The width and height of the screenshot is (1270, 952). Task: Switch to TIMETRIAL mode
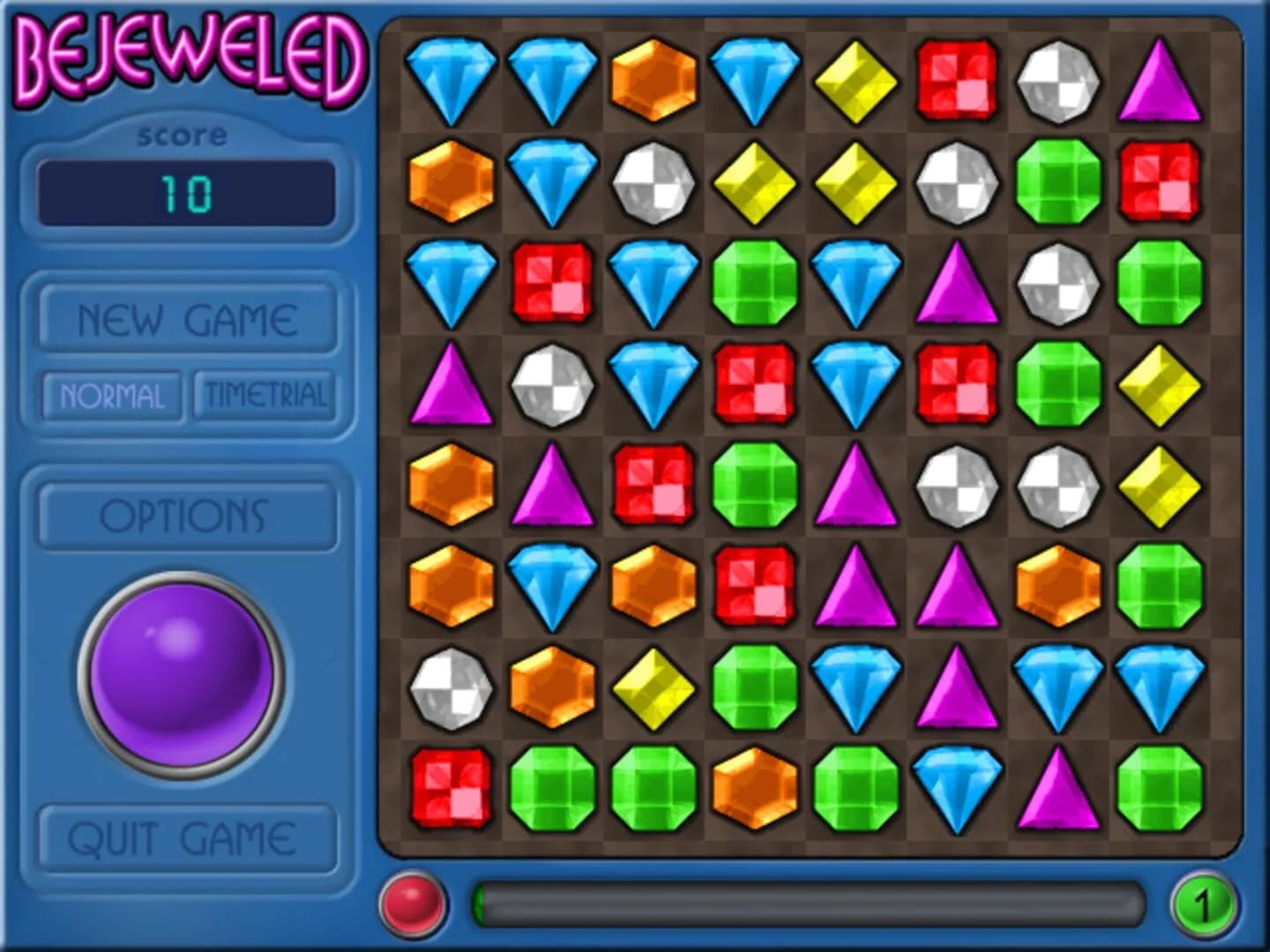(265, 395)
